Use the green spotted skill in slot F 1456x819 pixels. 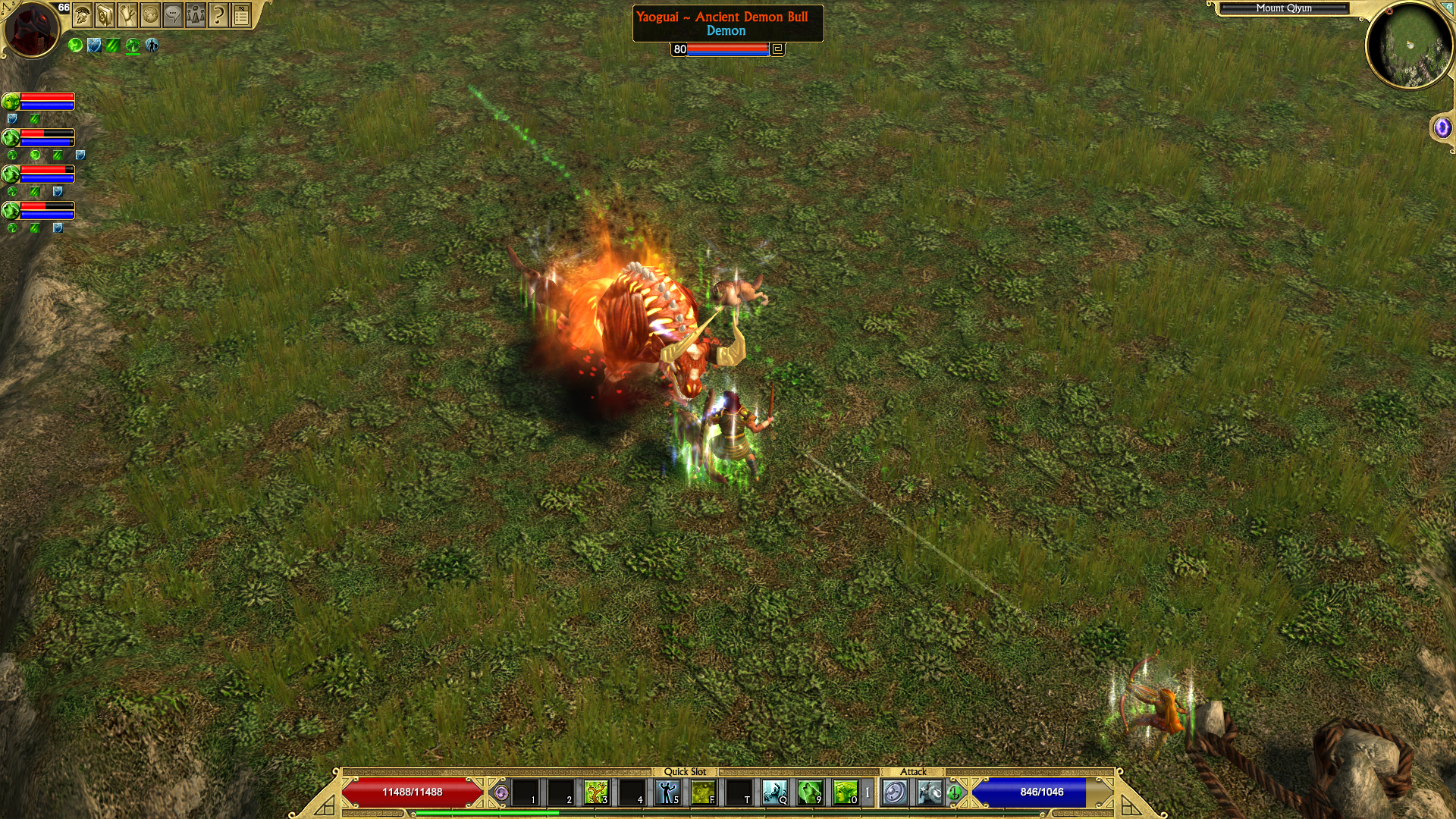(703, 792)
